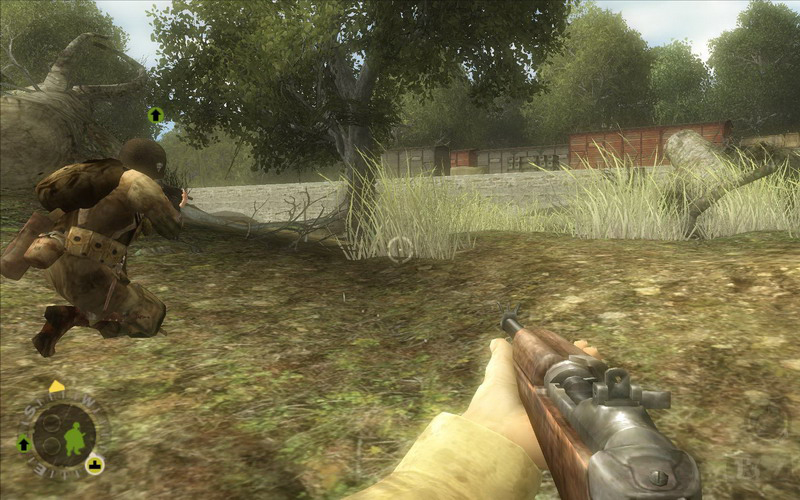
Task: Click the yellow circular icon on the compass
Action: point(94,464)
